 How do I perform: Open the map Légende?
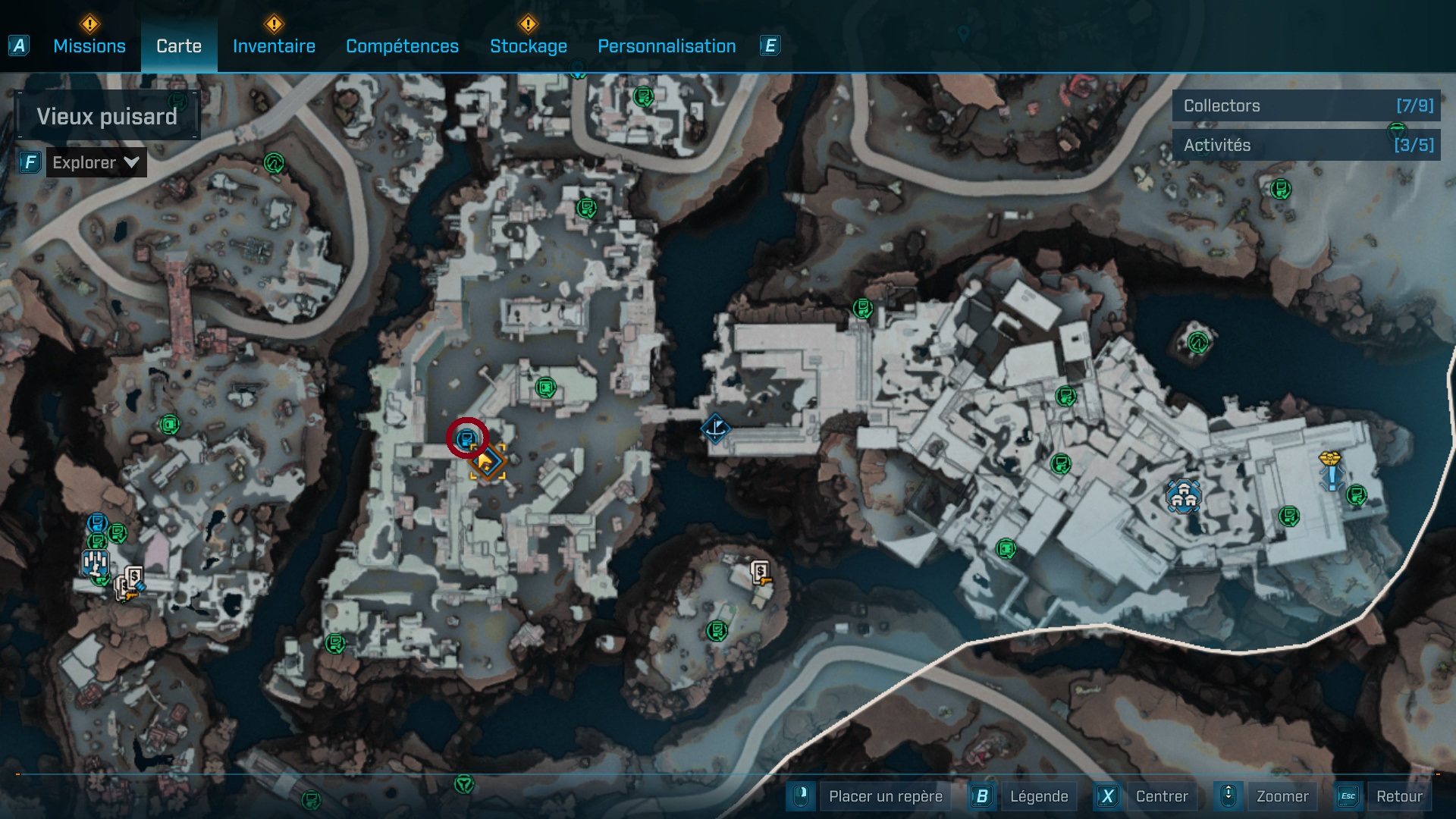pyautogui.click(x=1040, y=796)
